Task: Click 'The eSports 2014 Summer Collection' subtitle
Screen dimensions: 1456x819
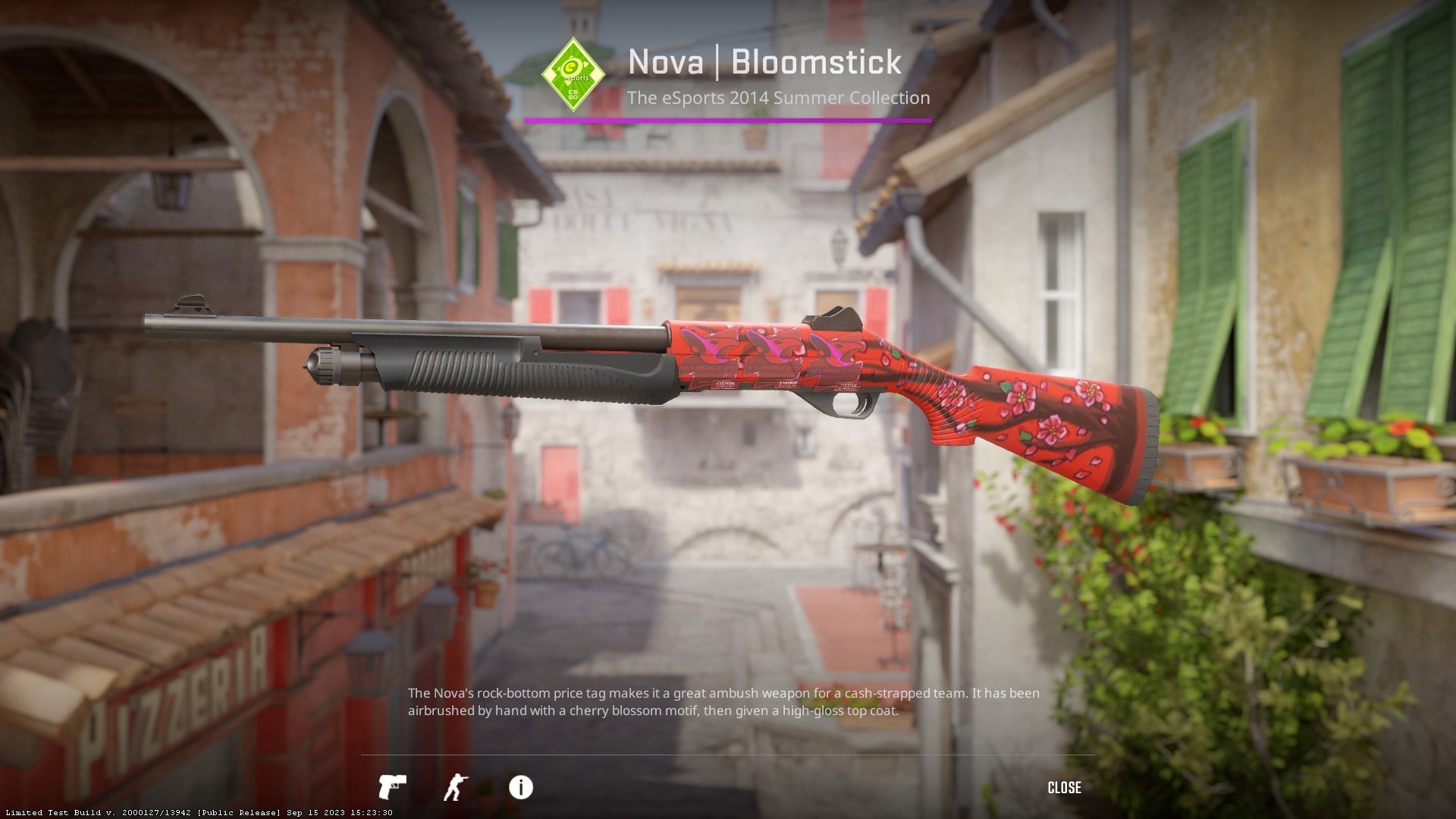Action: click(780, 98)
